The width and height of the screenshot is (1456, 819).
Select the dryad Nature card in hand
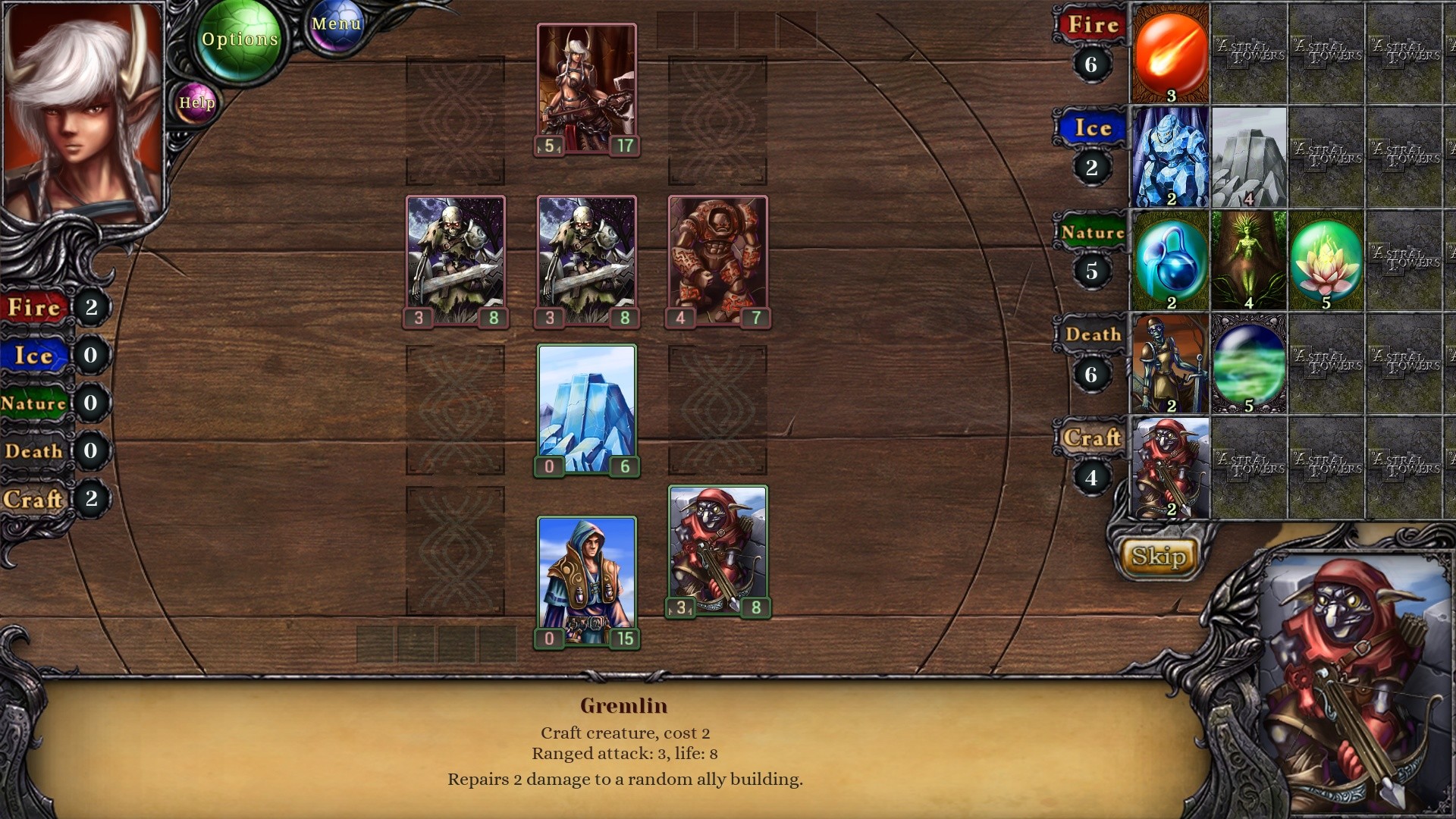(1250, 262)
